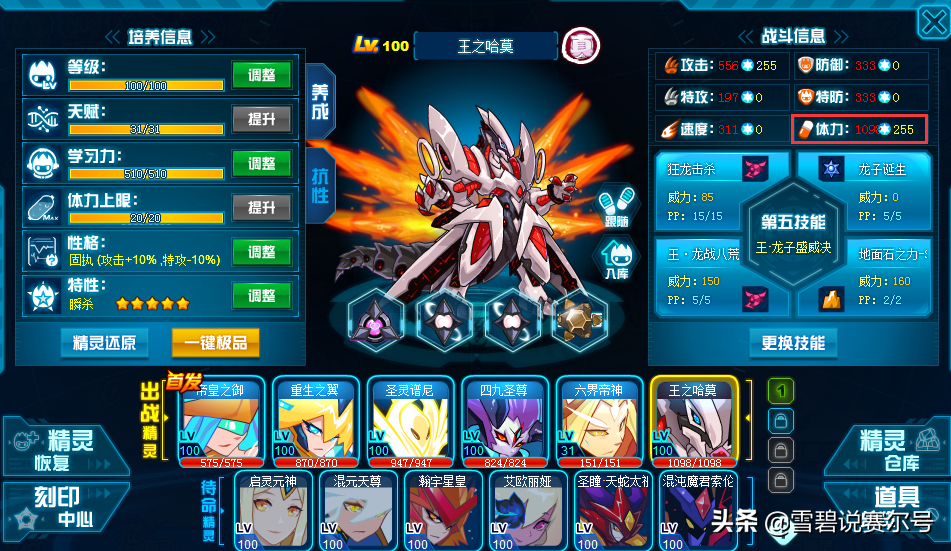Adjust the 学习力 setting

point(261,163)
